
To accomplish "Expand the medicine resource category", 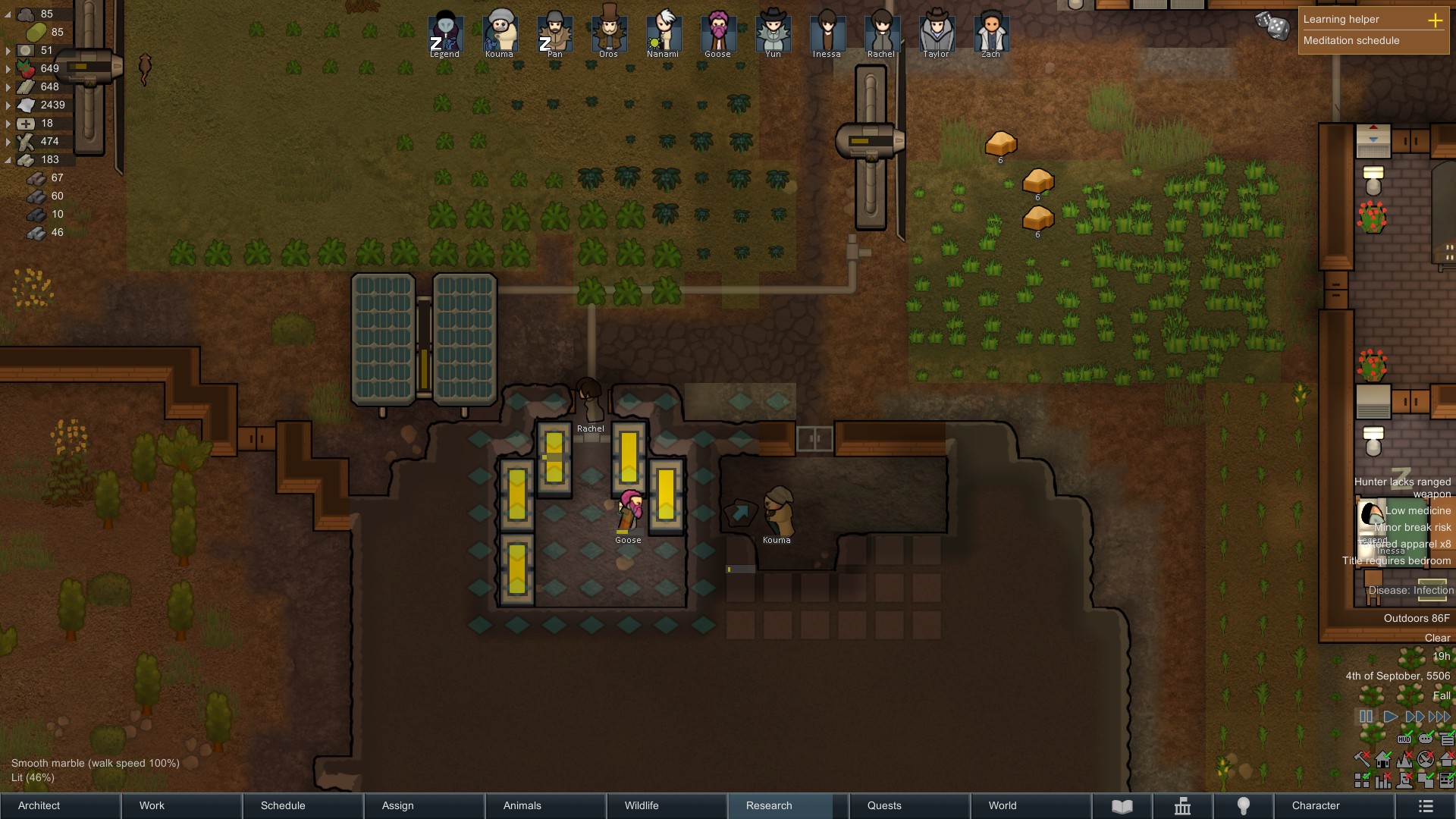I will tap(8, 122).
